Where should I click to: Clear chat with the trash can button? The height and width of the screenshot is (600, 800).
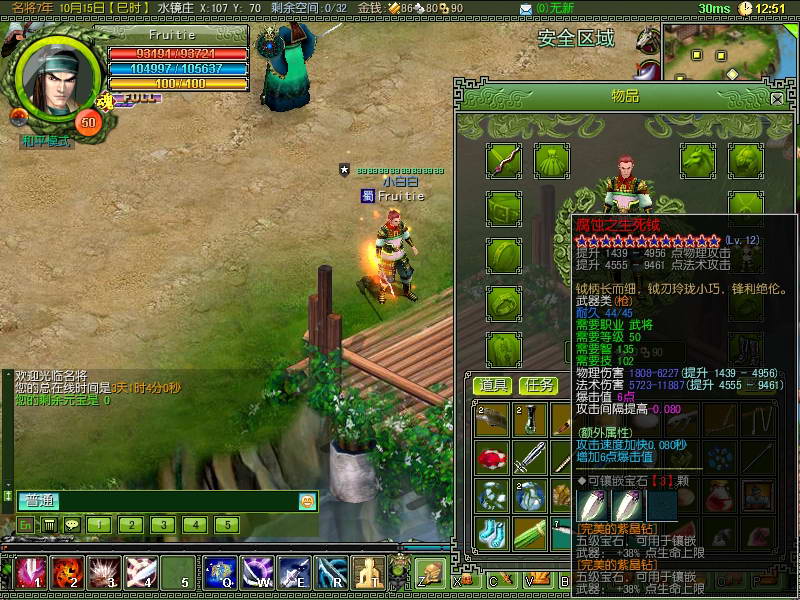[48, 524]
